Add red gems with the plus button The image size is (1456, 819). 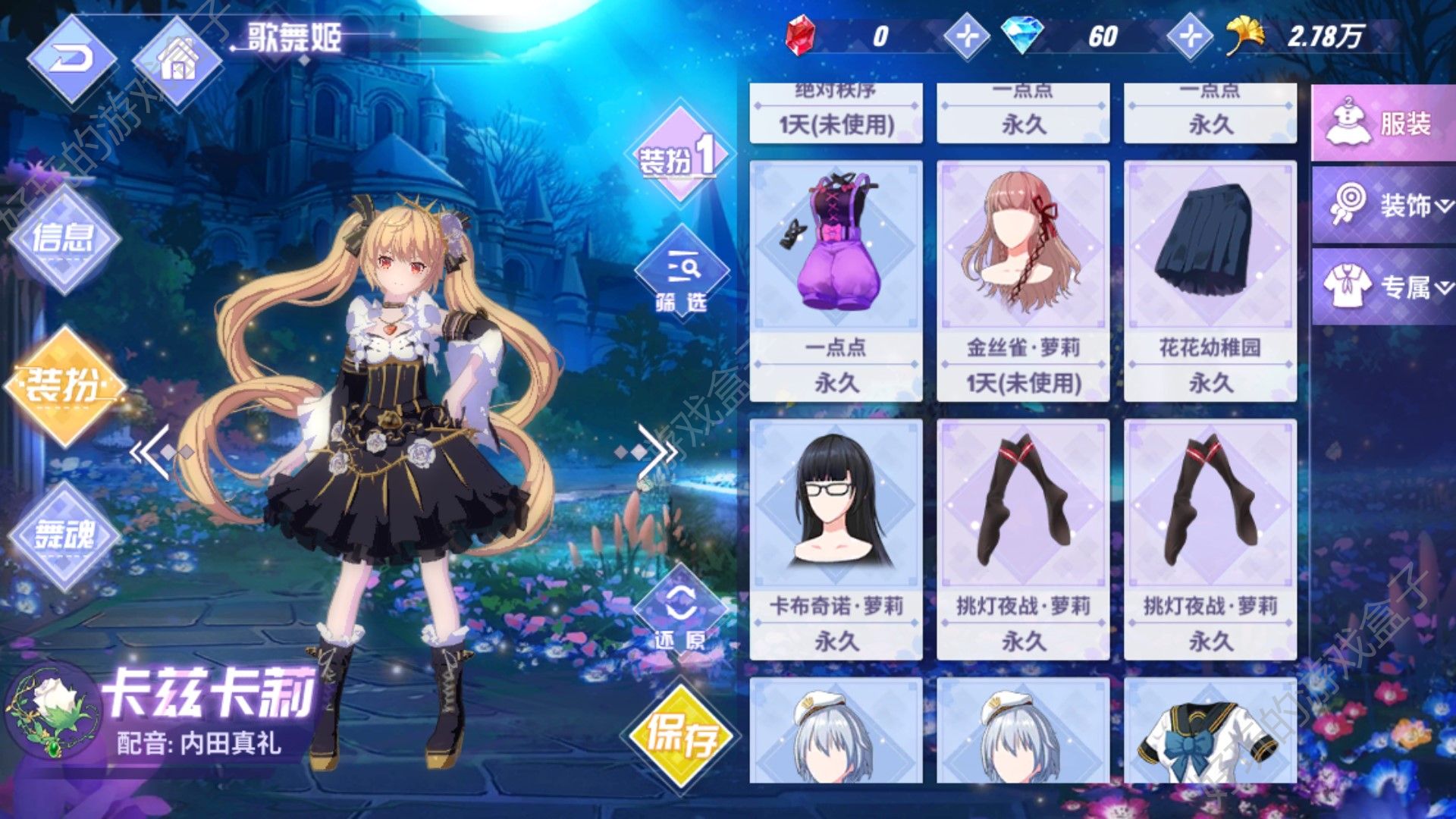tap(967, 36)
